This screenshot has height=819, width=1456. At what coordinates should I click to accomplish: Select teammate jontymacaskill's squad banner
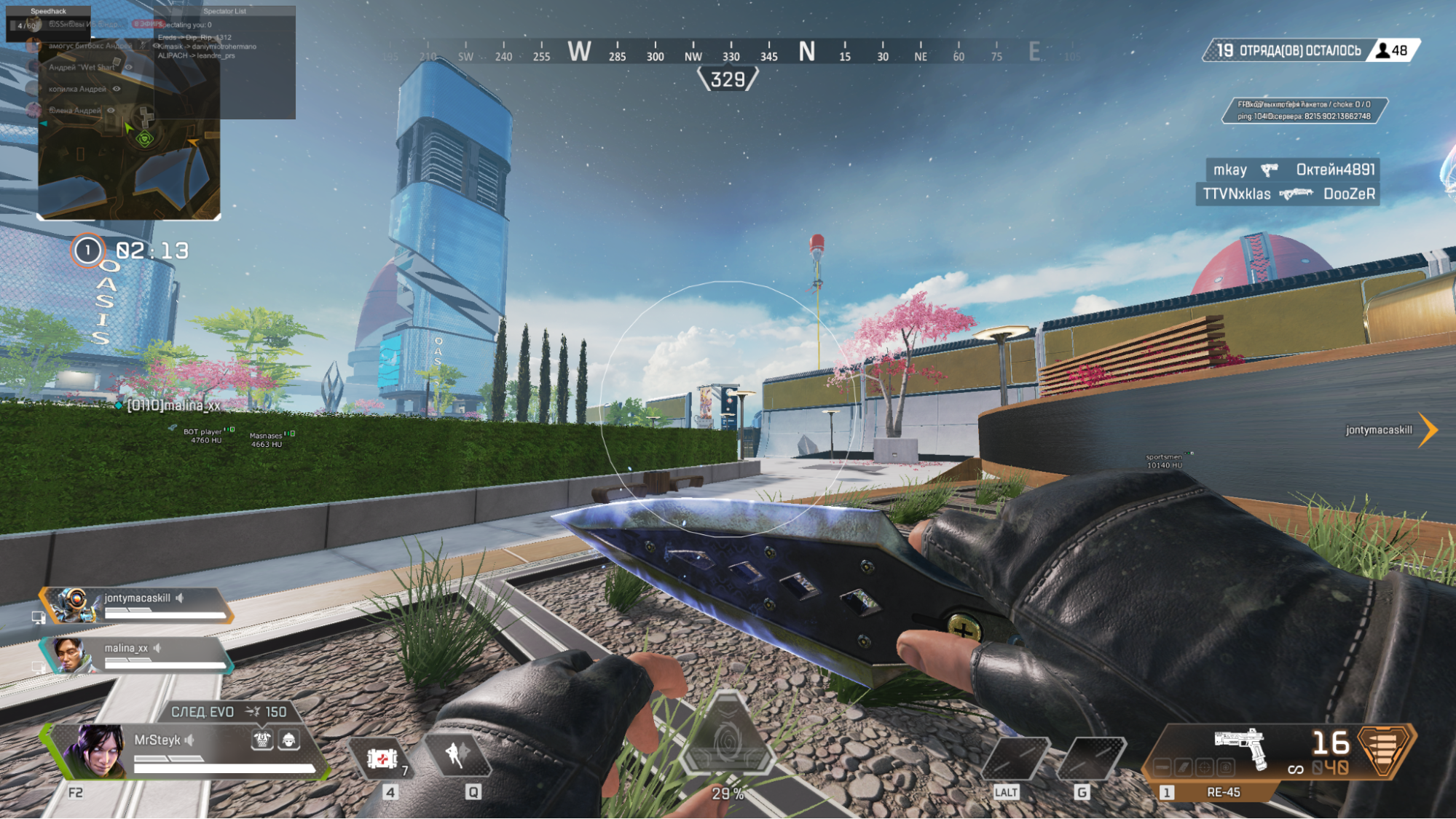[x=138, y=605]
